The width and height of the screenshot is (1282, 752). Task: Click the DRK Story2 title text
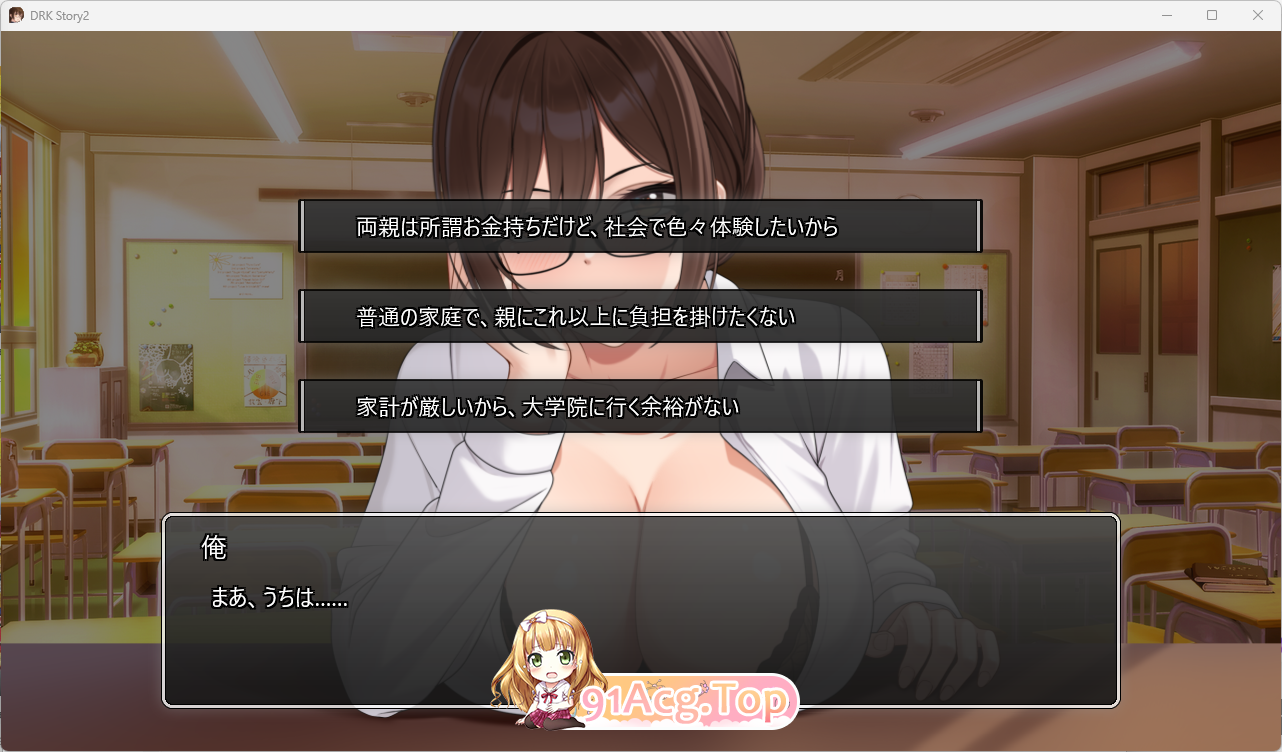(x=58, y=15)
